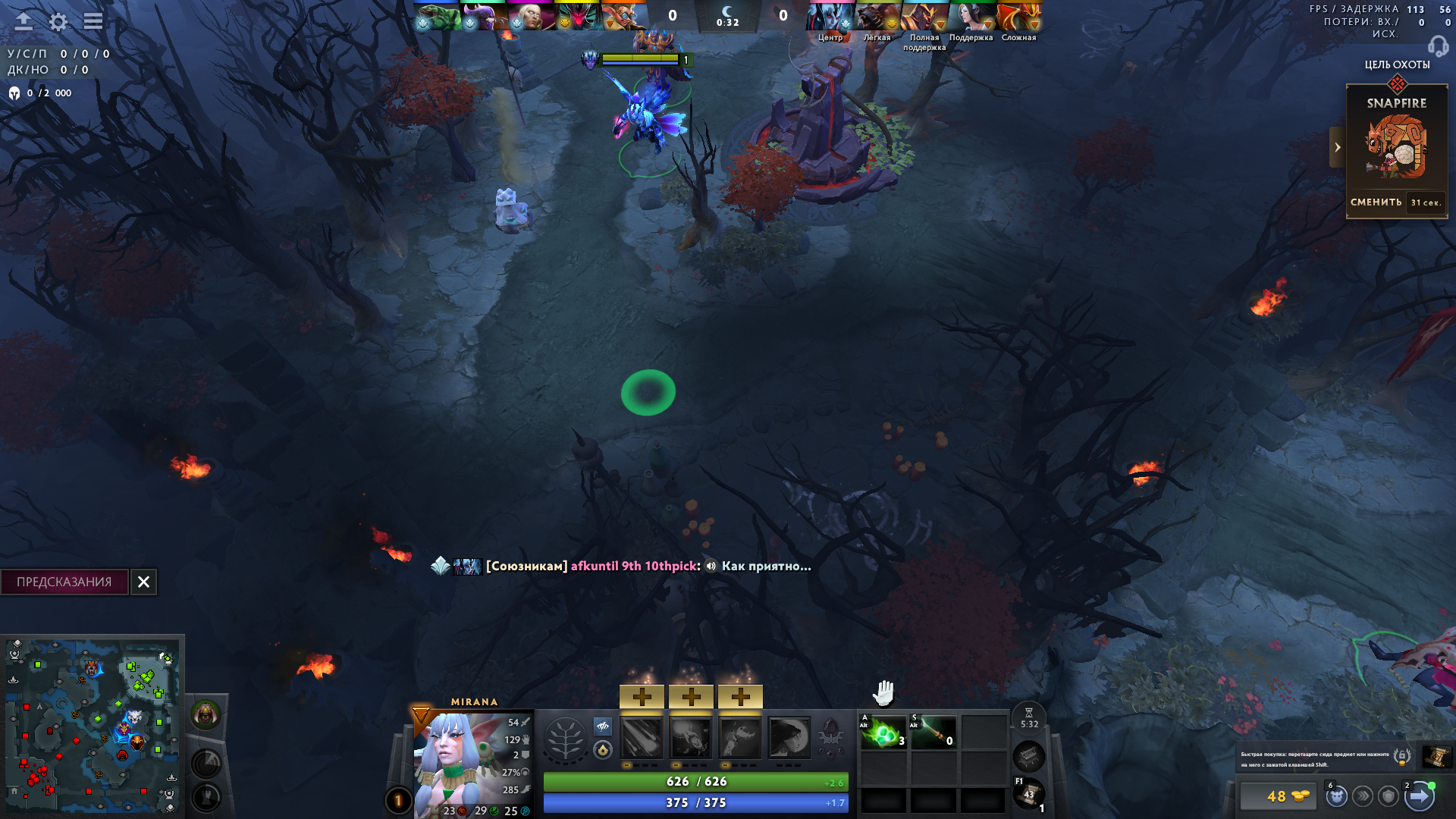The width and height of the screenshot is (1456, 819).
Task: Select Mirana's Starstorm ability
Action: click(x=642, y=739)
